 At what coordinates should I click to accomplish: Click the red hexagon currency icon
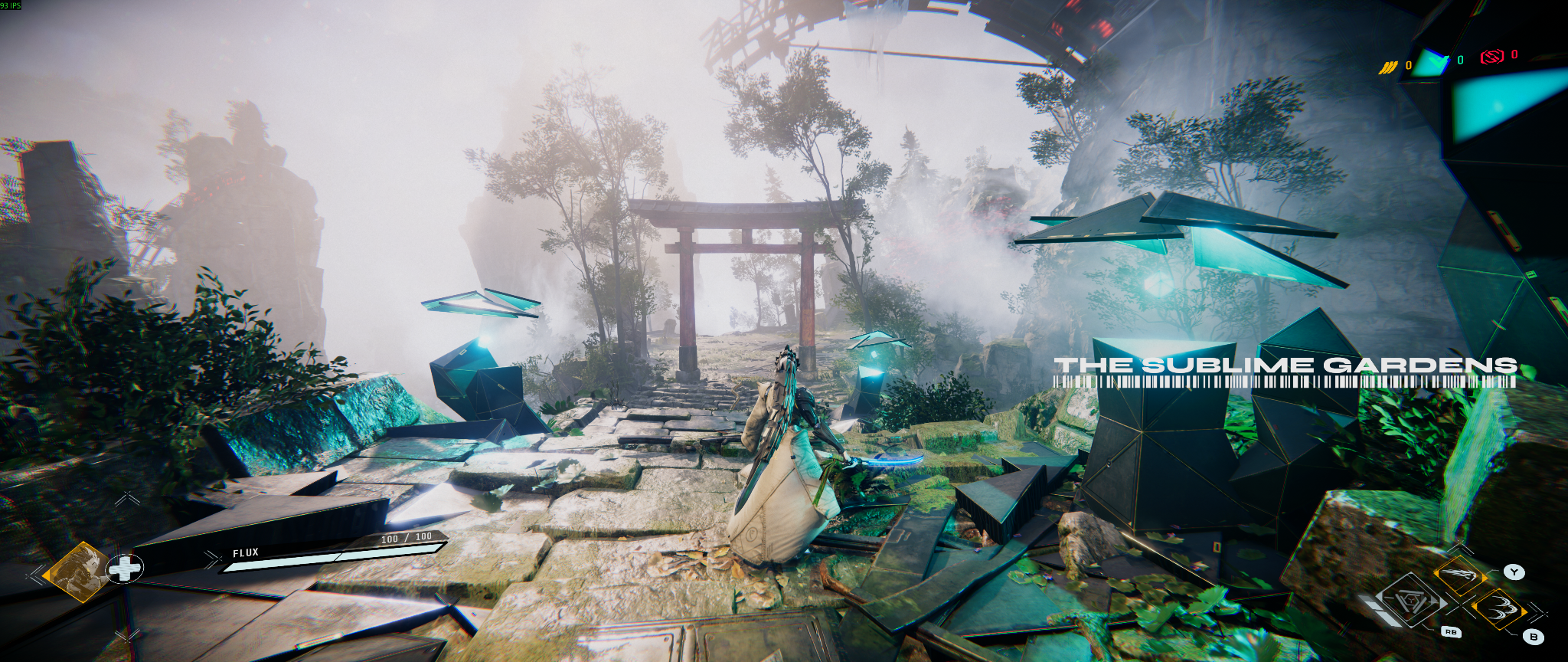pyautogui.click(x=1491, y=57)
